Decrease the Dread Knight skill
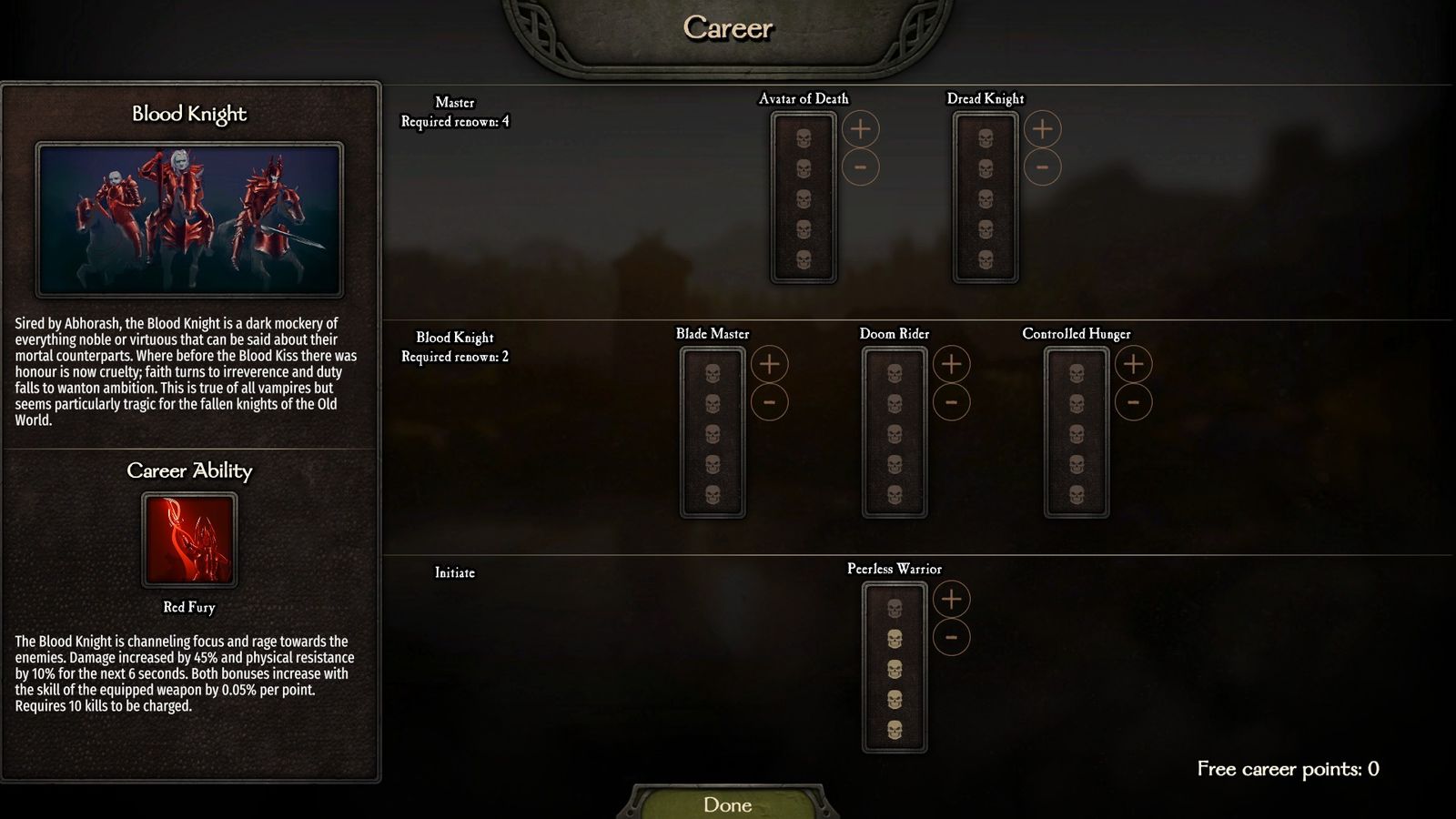 point(1042,167)
